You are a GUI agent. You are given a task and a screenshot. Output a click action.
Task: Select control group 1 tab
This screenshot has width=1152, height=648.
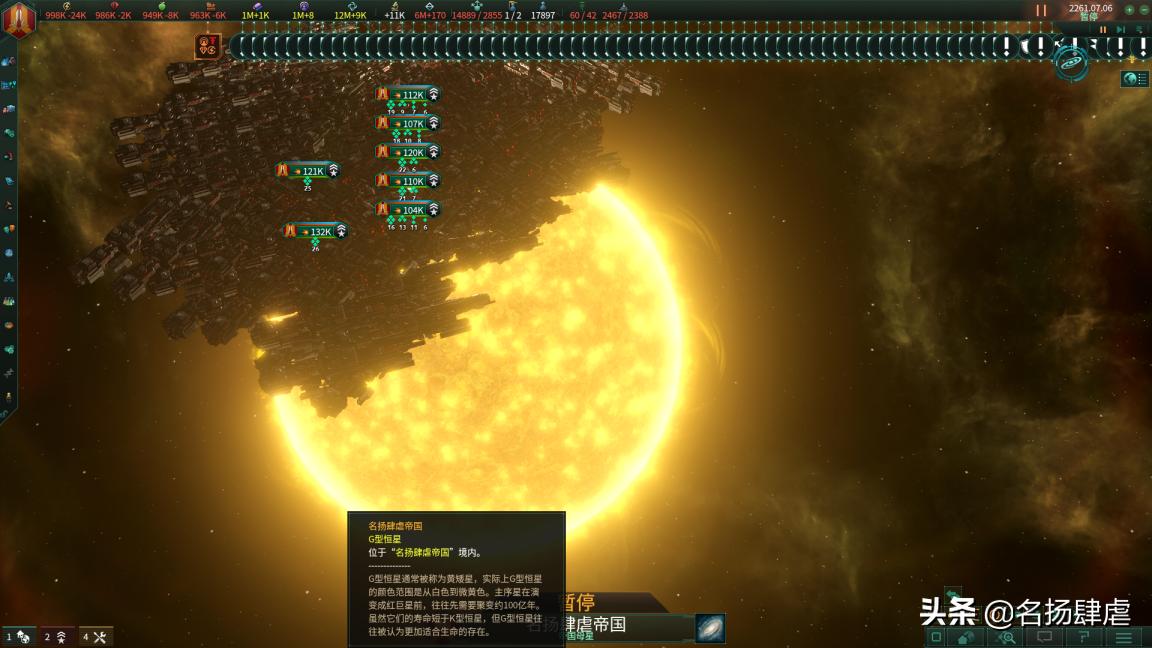pos(18,637)
